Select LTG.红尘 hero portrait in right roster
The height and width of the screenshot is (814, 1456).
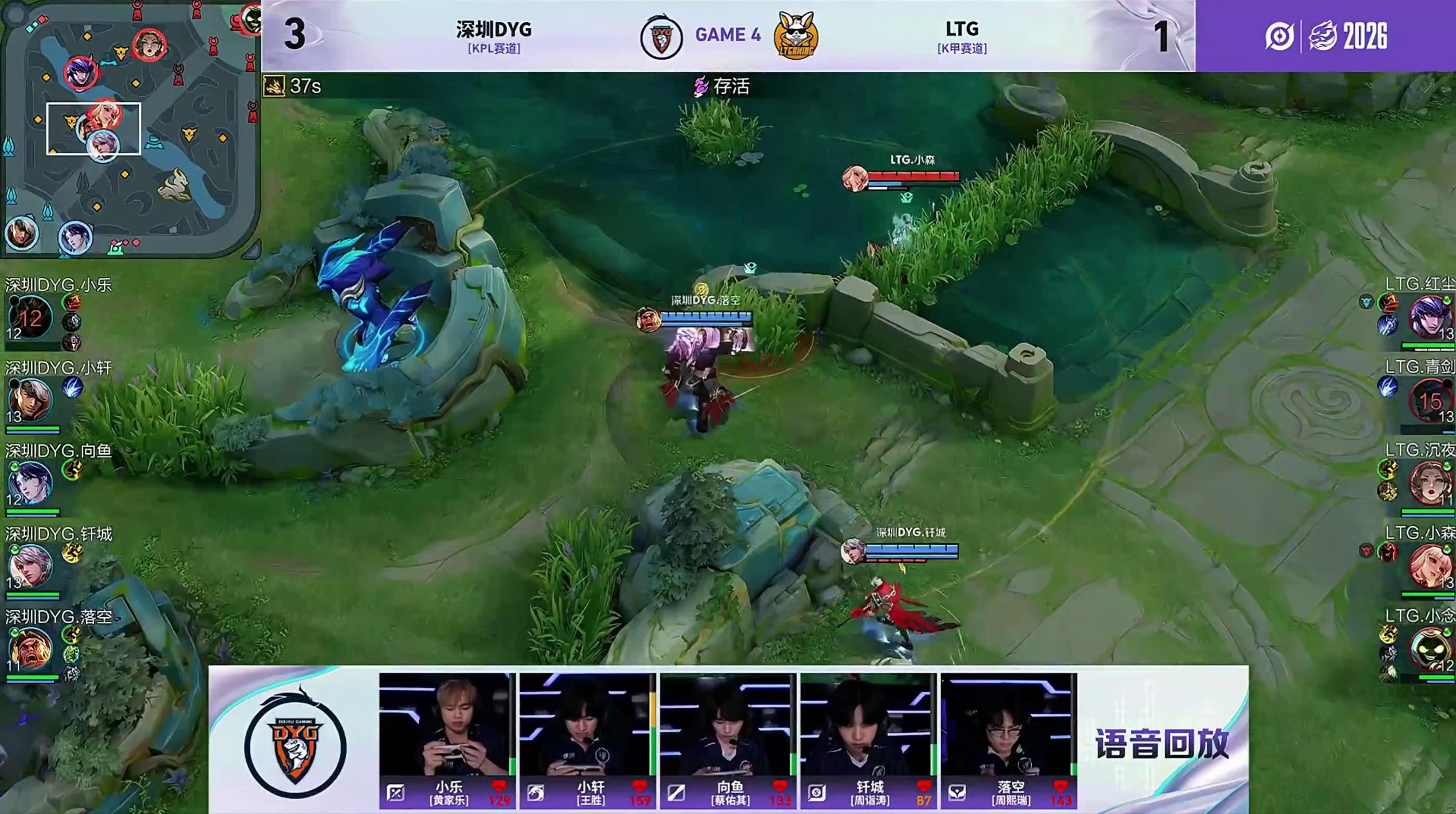click(1430, 318)
